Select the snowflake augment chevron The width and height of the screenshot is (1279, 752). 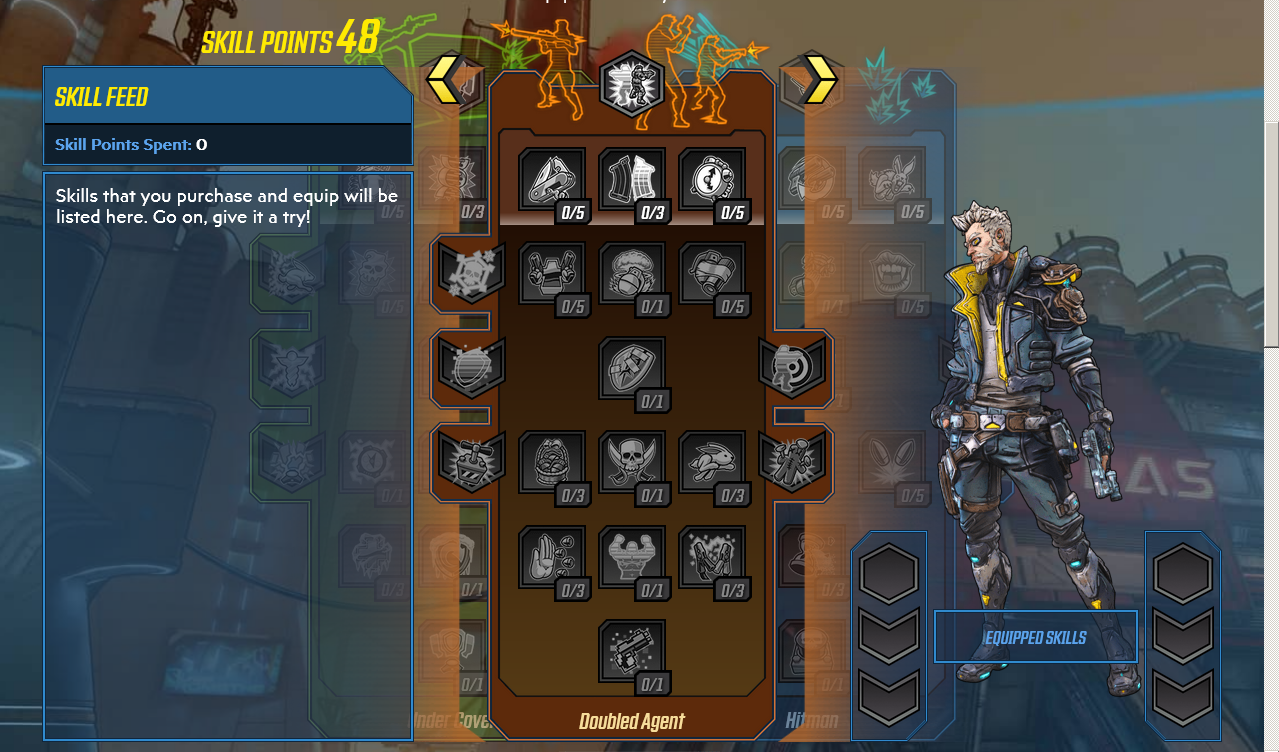coord(471,272)
